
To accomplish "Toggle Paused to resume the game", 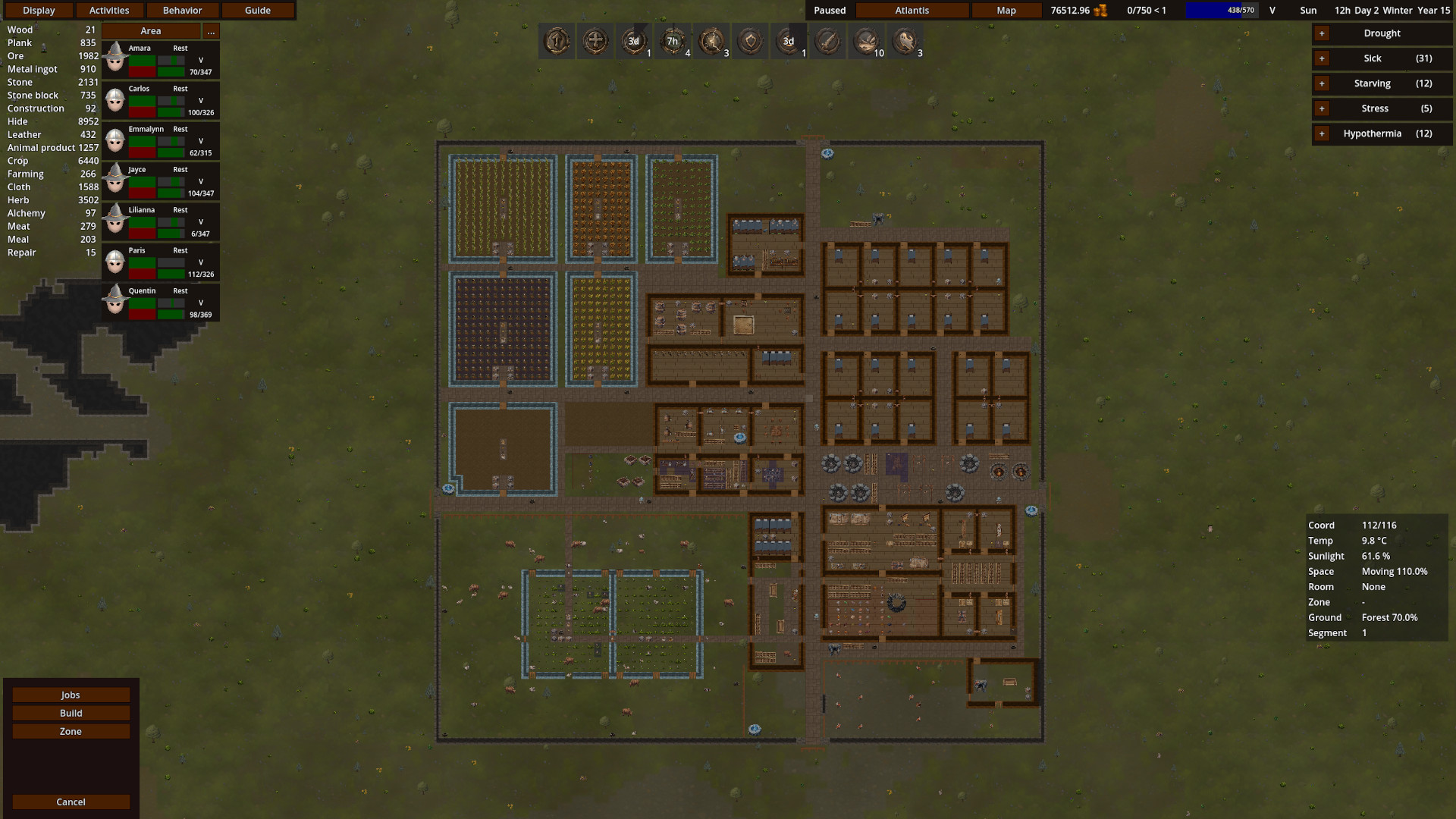I will point(828,10).
